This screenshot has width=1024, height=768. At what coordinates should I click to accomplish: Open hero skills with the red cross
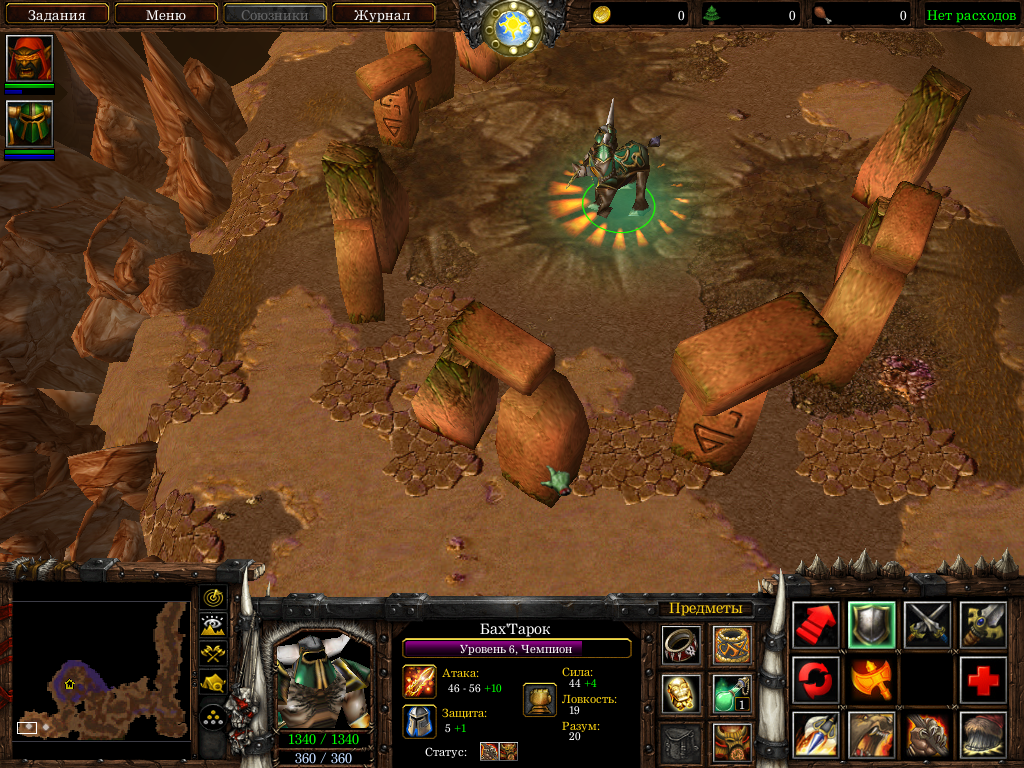pos(983,680)
